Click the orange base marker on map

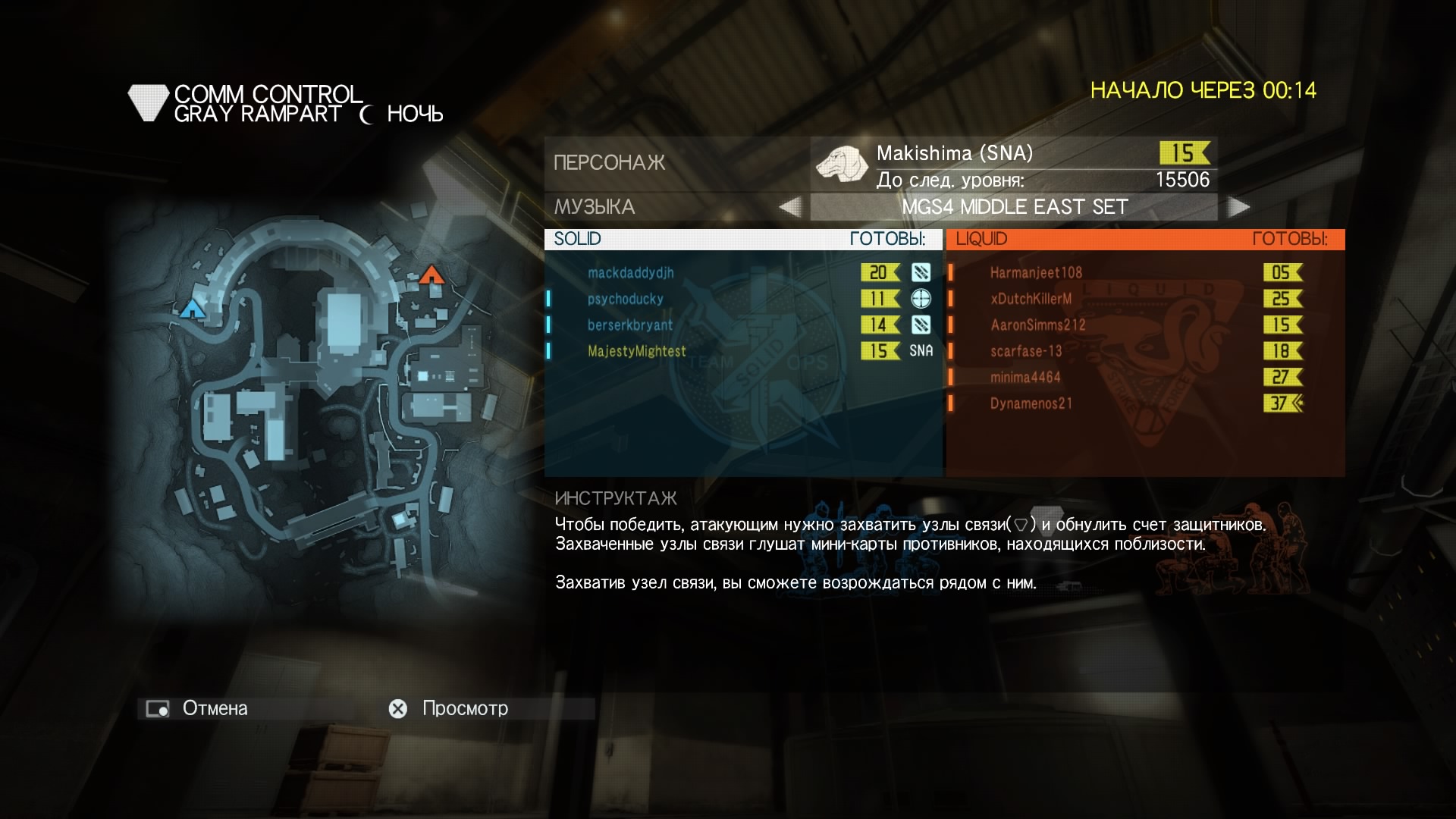(431, 274)
